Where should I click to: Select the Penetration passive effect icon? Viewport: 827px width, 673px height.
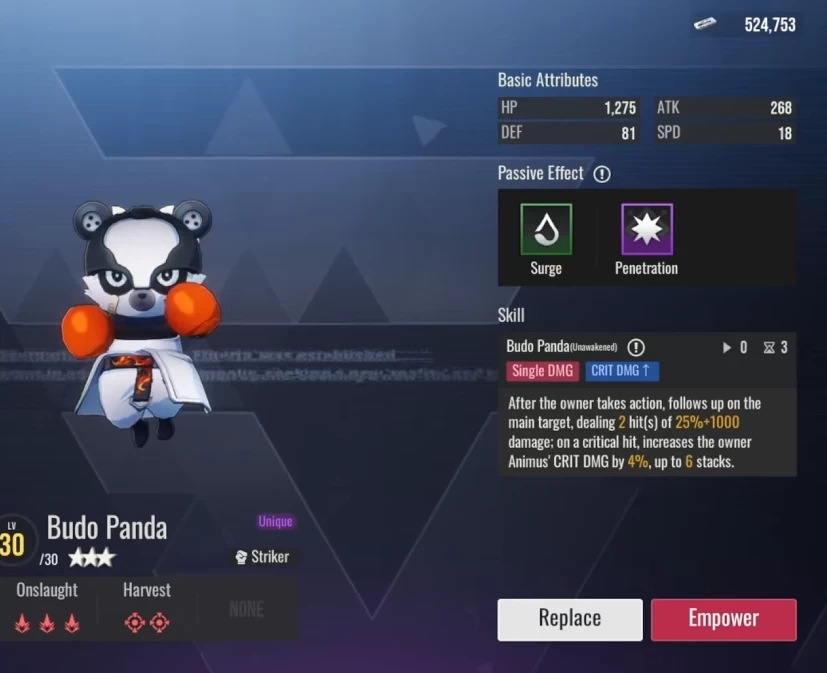click(x=646, y=229)
